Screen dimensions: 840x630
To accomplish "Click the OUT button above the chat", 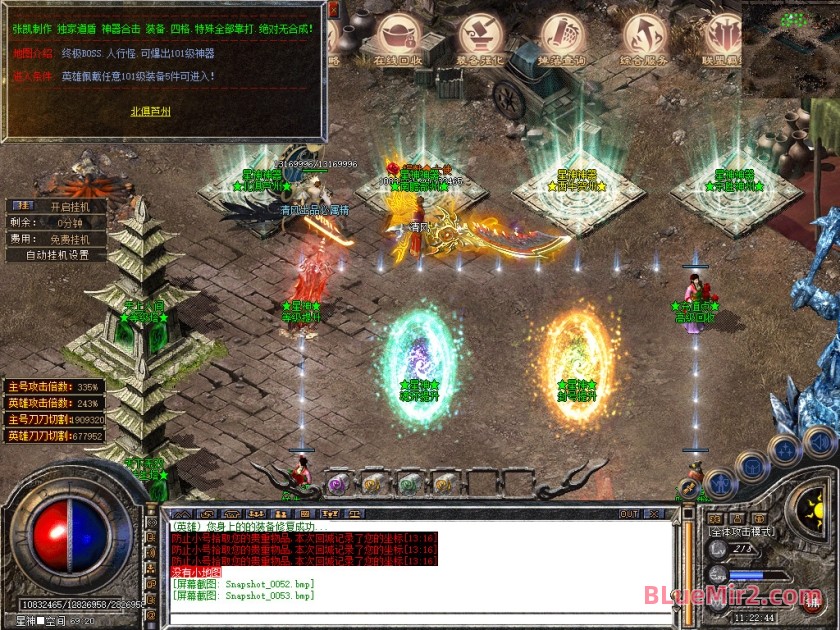I will click(x=629, y=514).
